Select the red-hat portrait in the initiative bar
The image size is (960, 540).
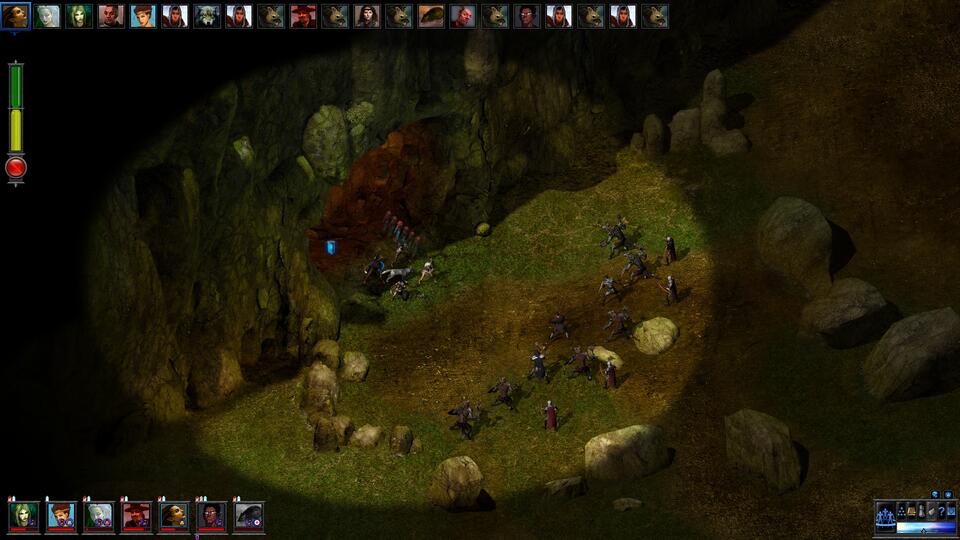(x=303, y=16)
